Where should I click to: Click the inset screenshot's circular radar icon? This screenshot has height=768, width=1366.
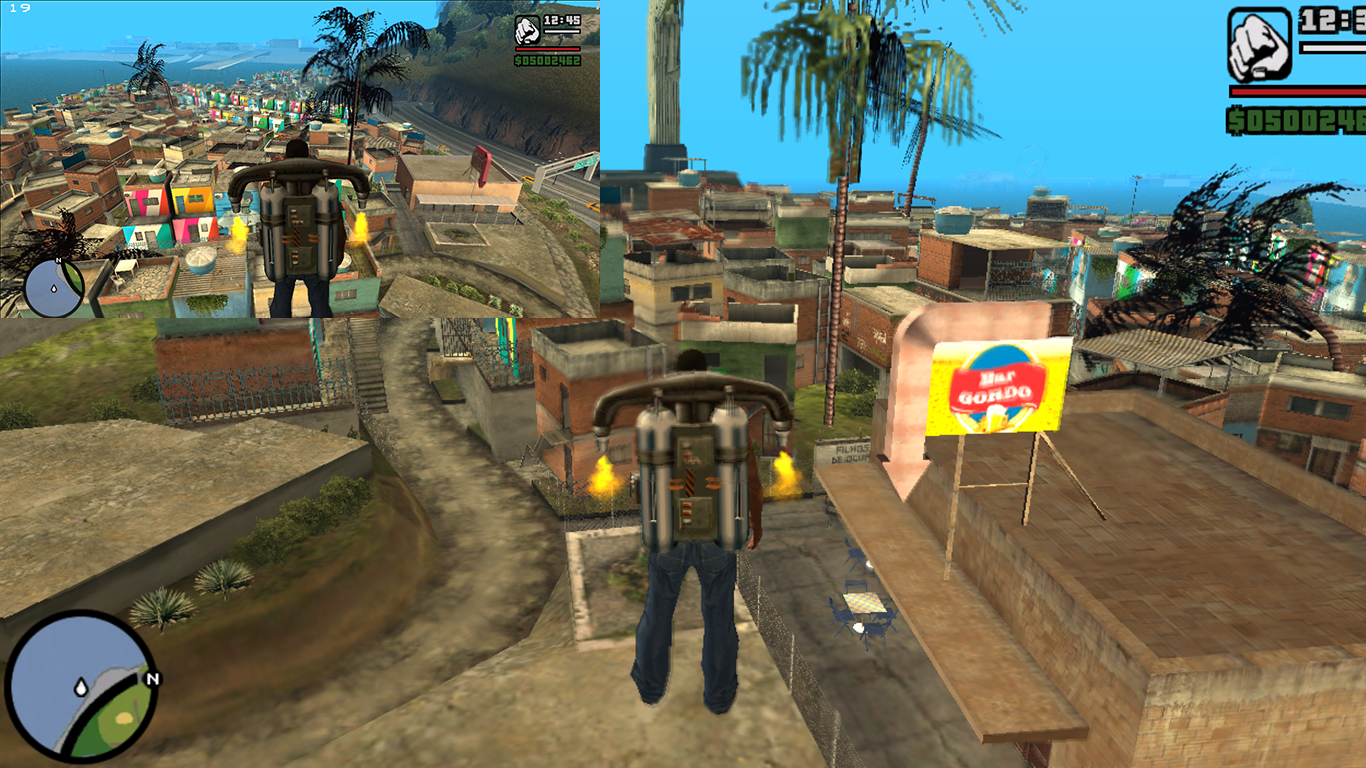point(51,288)
